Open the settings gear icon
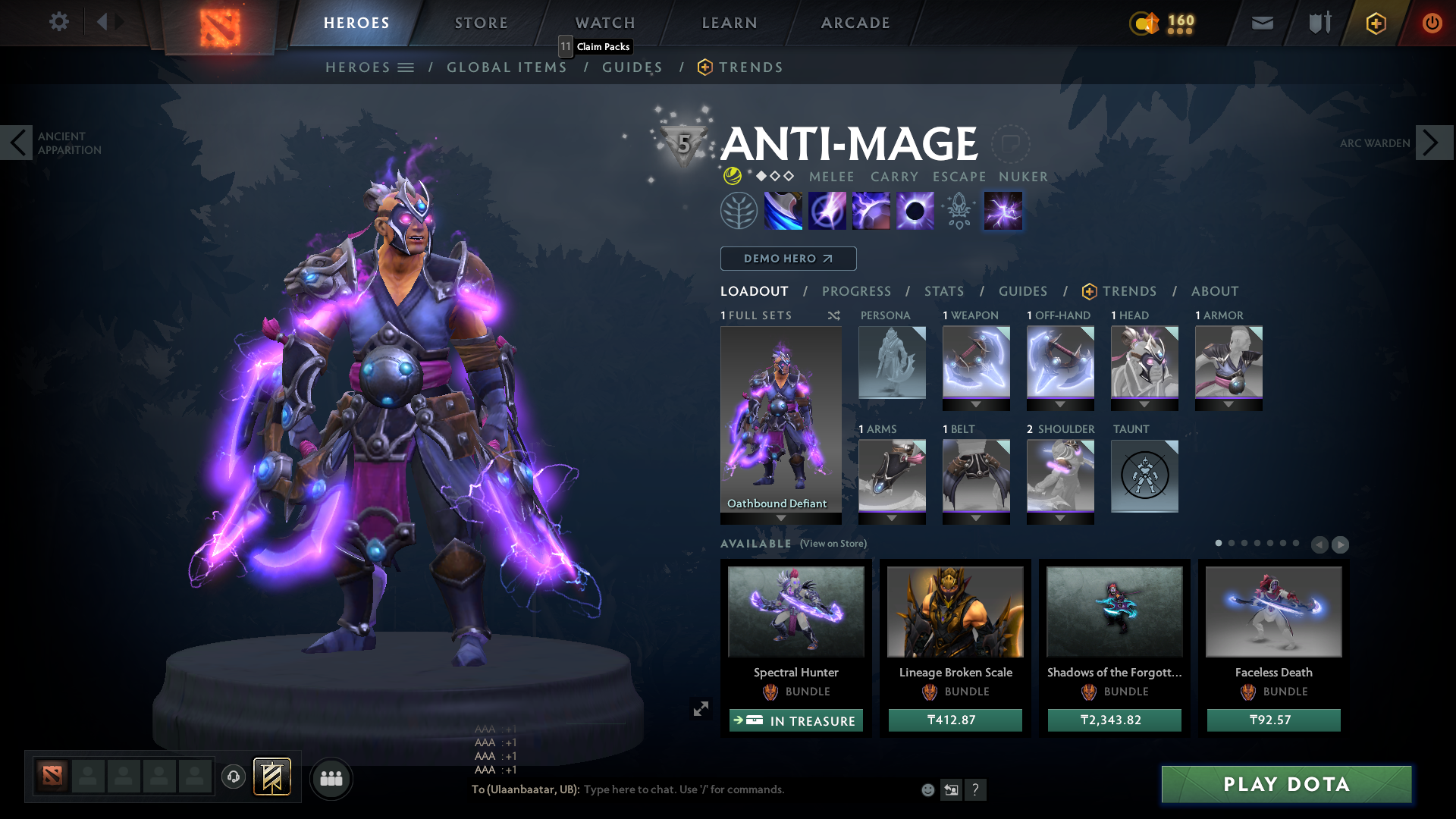Image resolution: width=1456 pixels, height=819 pixels. pyautogui.click(x=59, y=22)
